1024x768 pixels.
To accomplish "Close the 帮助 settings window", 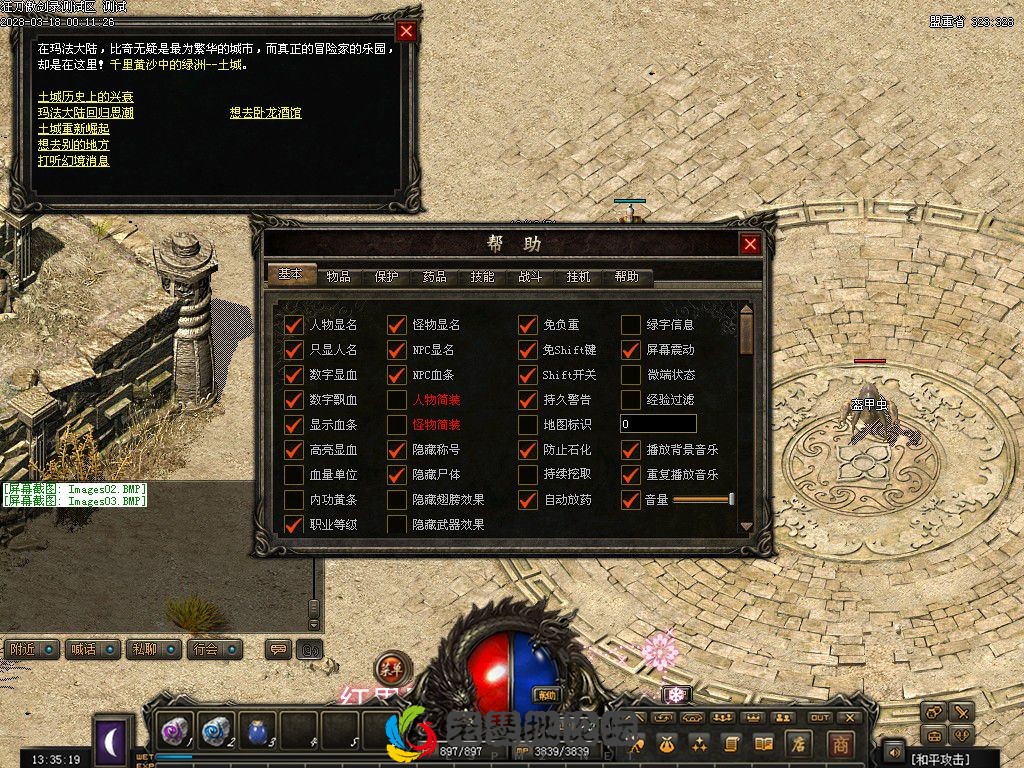I will click(x=750, y=244).
